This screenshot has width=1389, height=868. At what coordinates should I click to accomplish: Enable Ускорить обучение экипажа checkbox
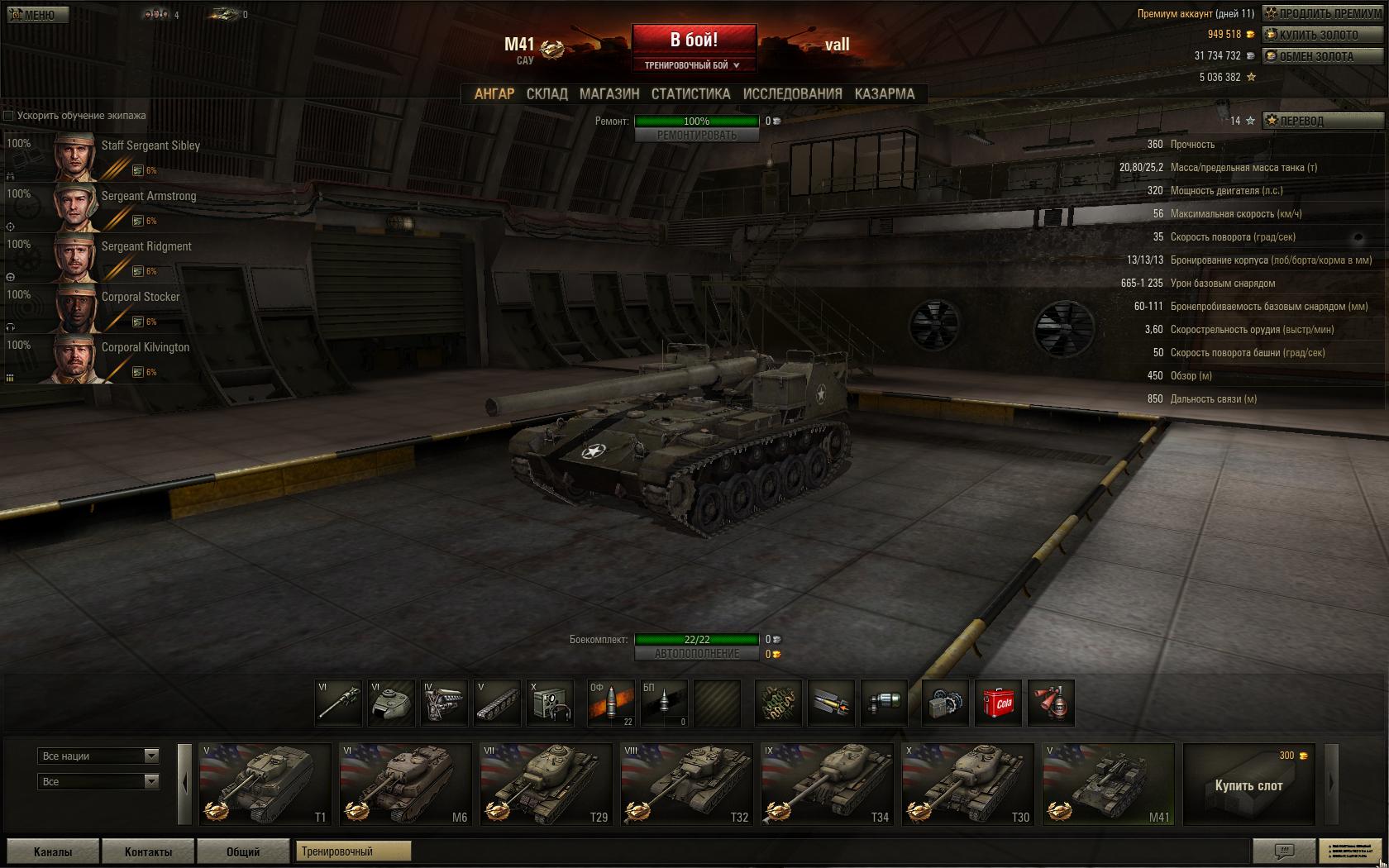coord(8,116)
